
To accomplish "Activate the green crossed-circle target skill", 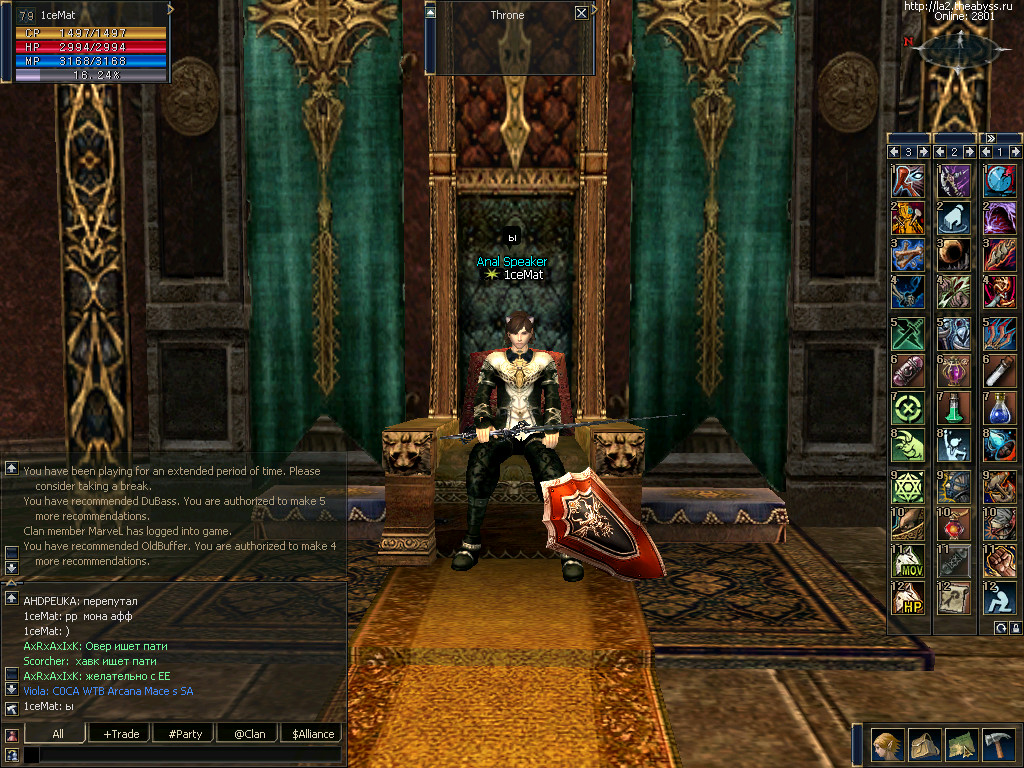I will (908, 407).
